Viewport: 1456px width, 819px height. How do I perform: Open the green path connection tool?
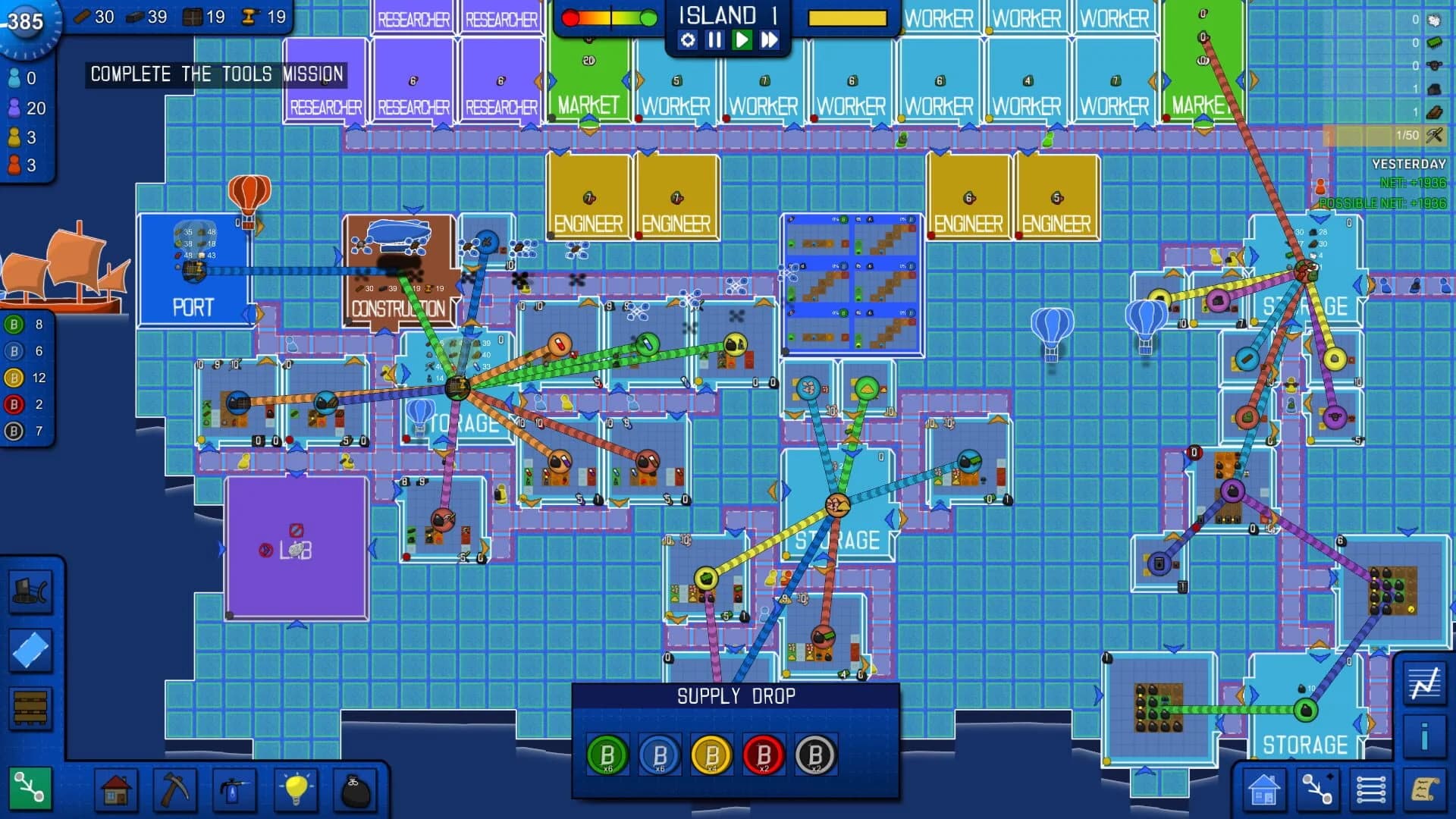(30, 789)
